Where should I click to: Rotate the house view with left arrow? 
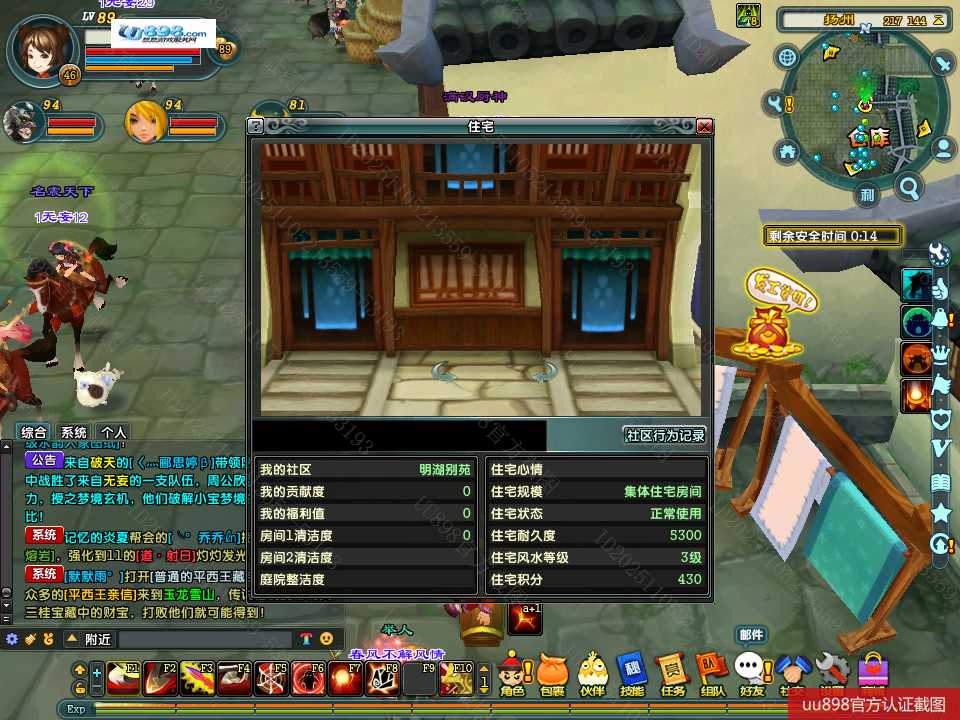(x=444, y=373)
